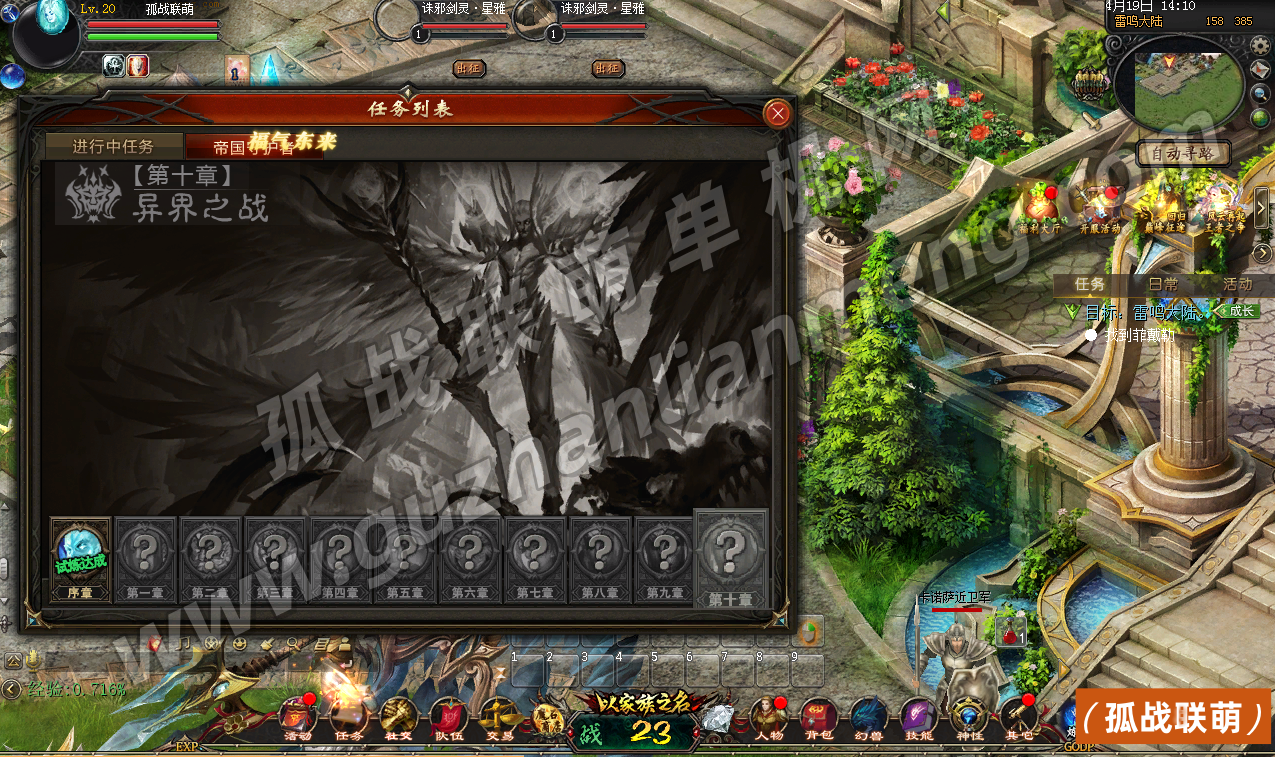Open the 福利大厅 welfare hall icon
This screenshot has height=757, width=1275.
point(1041,208)
